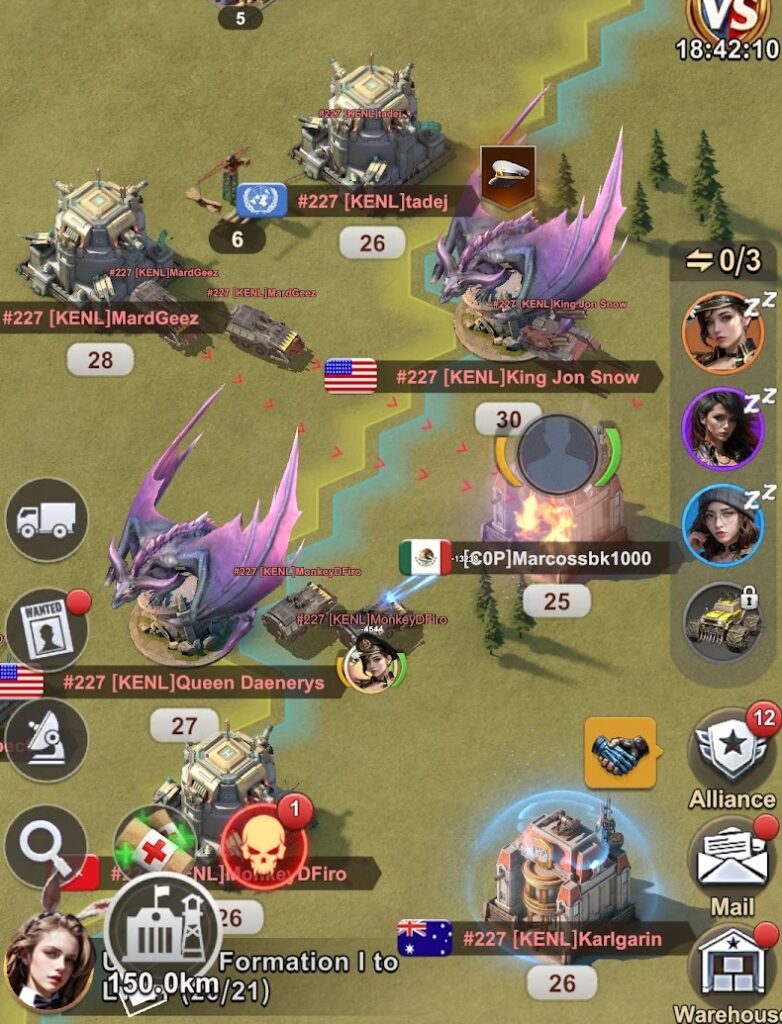Select the purple-bordered sleeping hero squad

[x=722, y=428]
